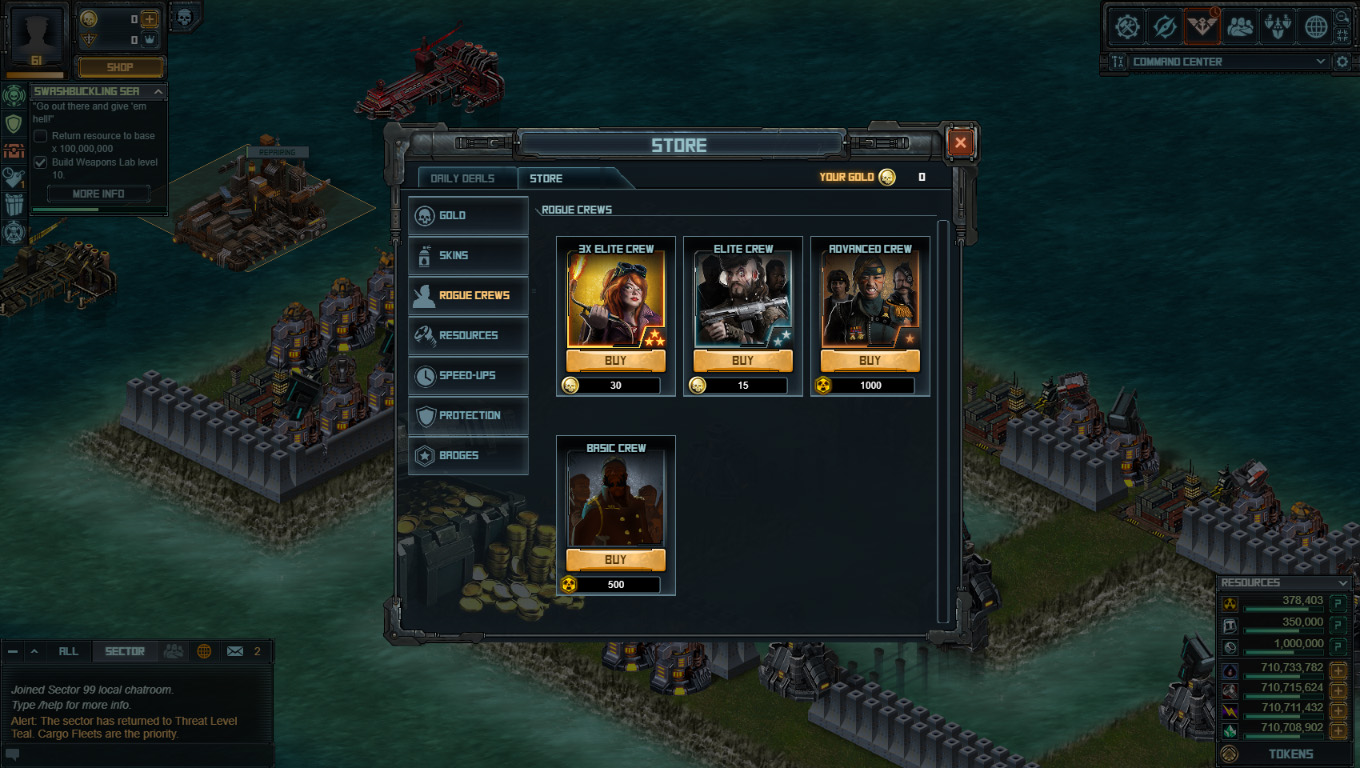
Task: Click More Info on the mission panel
Action: pos(98,194)
